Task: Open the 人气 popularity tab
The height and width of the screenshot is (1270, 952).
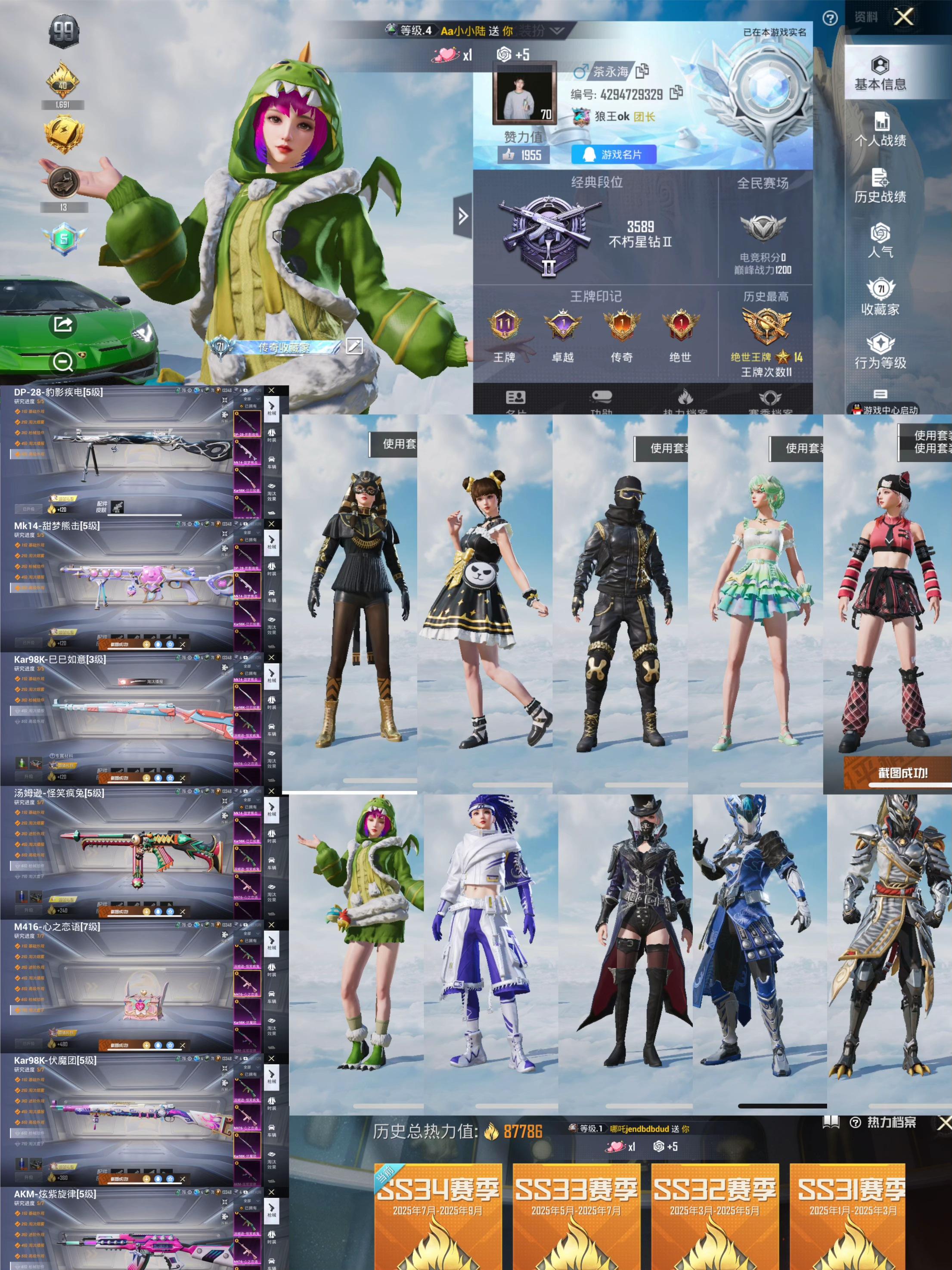Action: click(x=880, y=240)
